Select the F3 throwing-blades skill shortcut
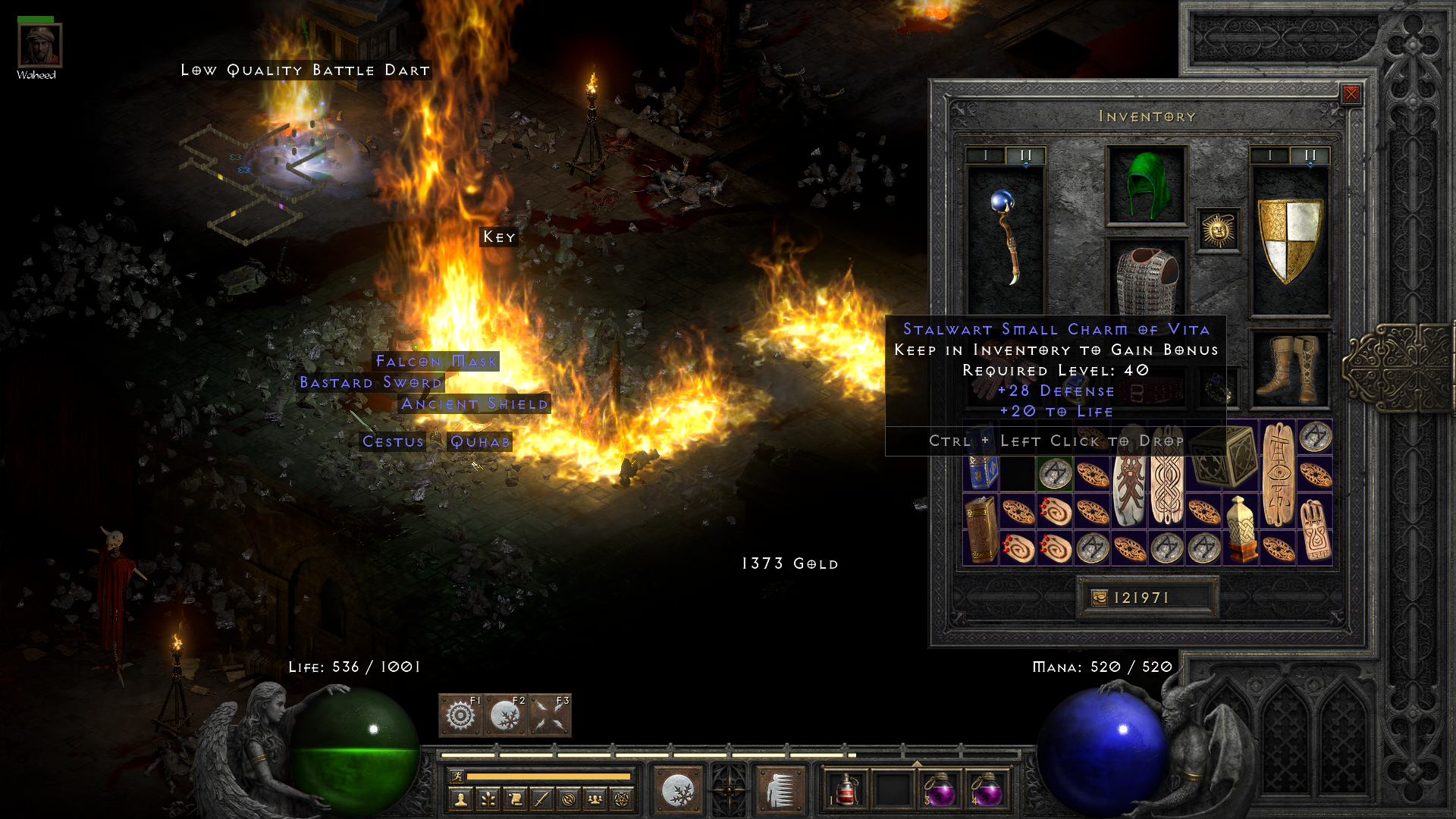This screenshot has height=819, width=1456. click(548, 716)
